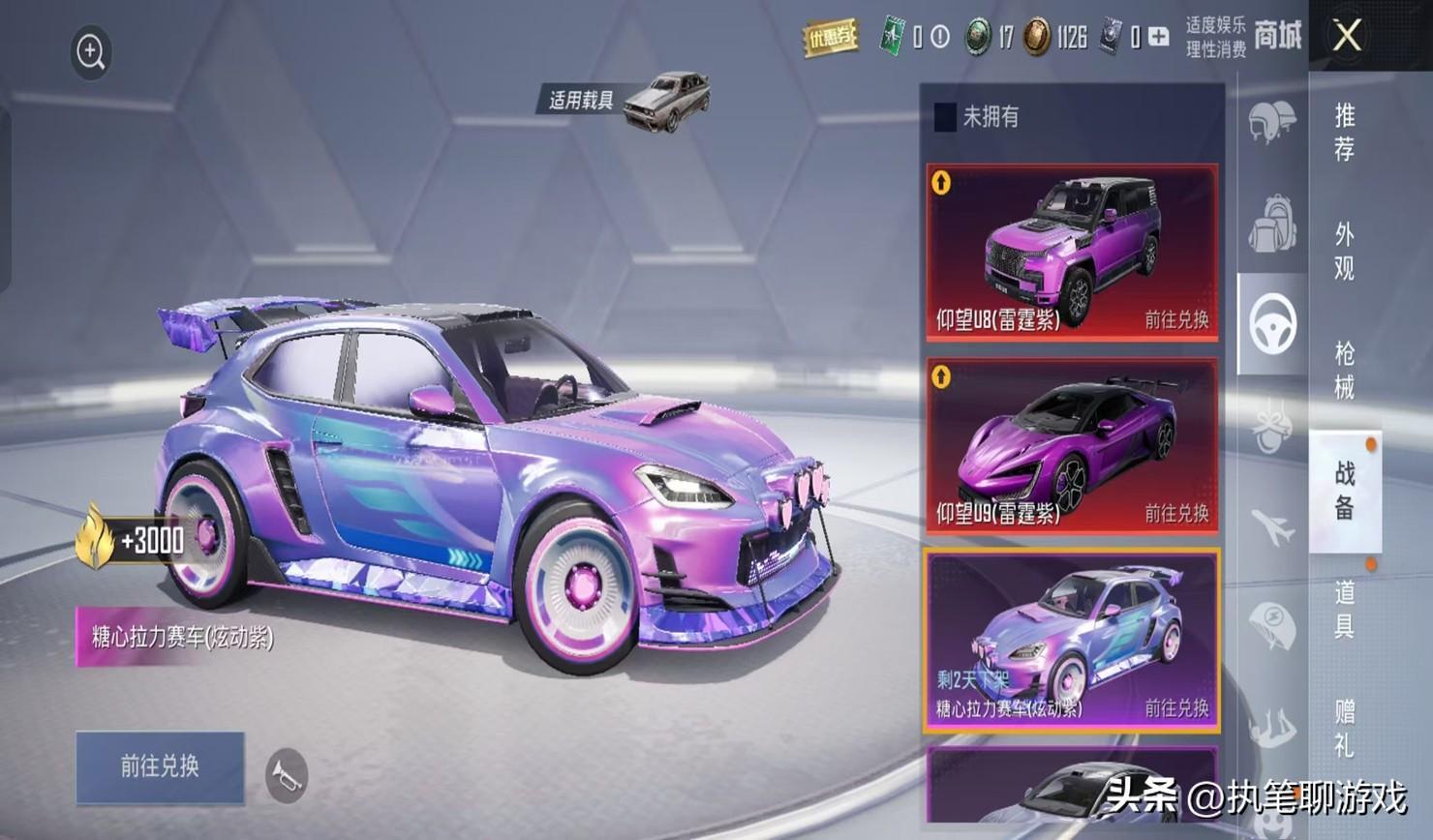This screenshot has width=1433, height=840.
Task: Click the 前往兑换 exchange button
Action: click(160, 766)
